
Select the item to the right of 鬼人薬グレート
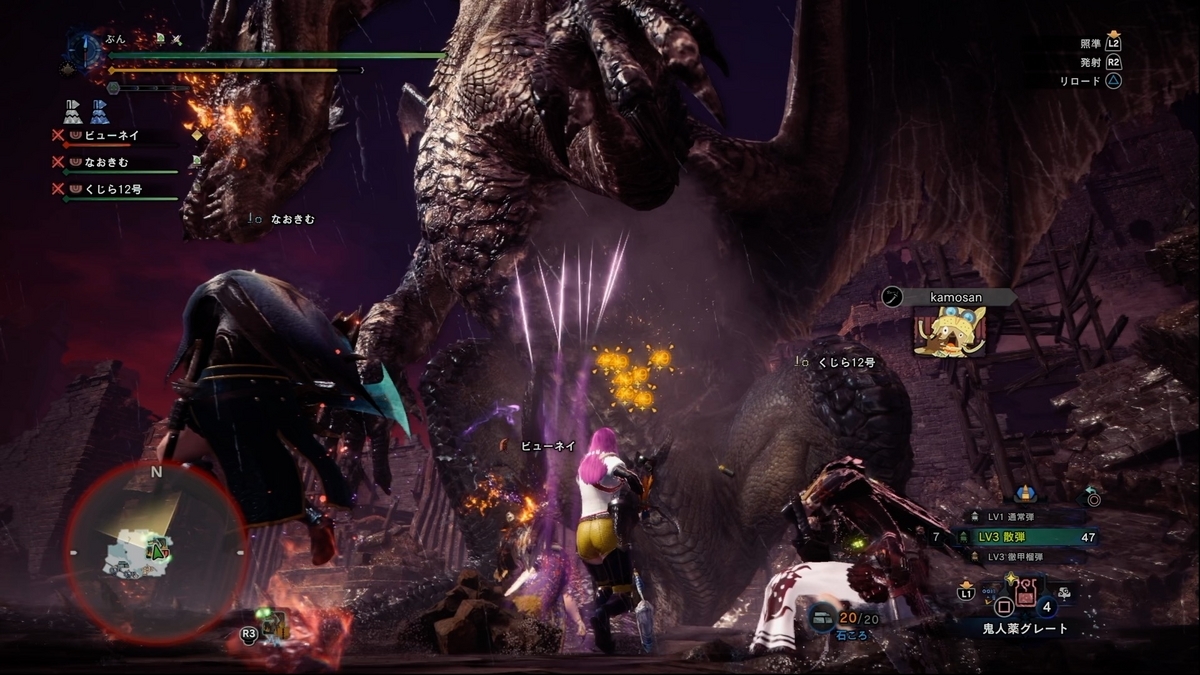(1064, 592)
